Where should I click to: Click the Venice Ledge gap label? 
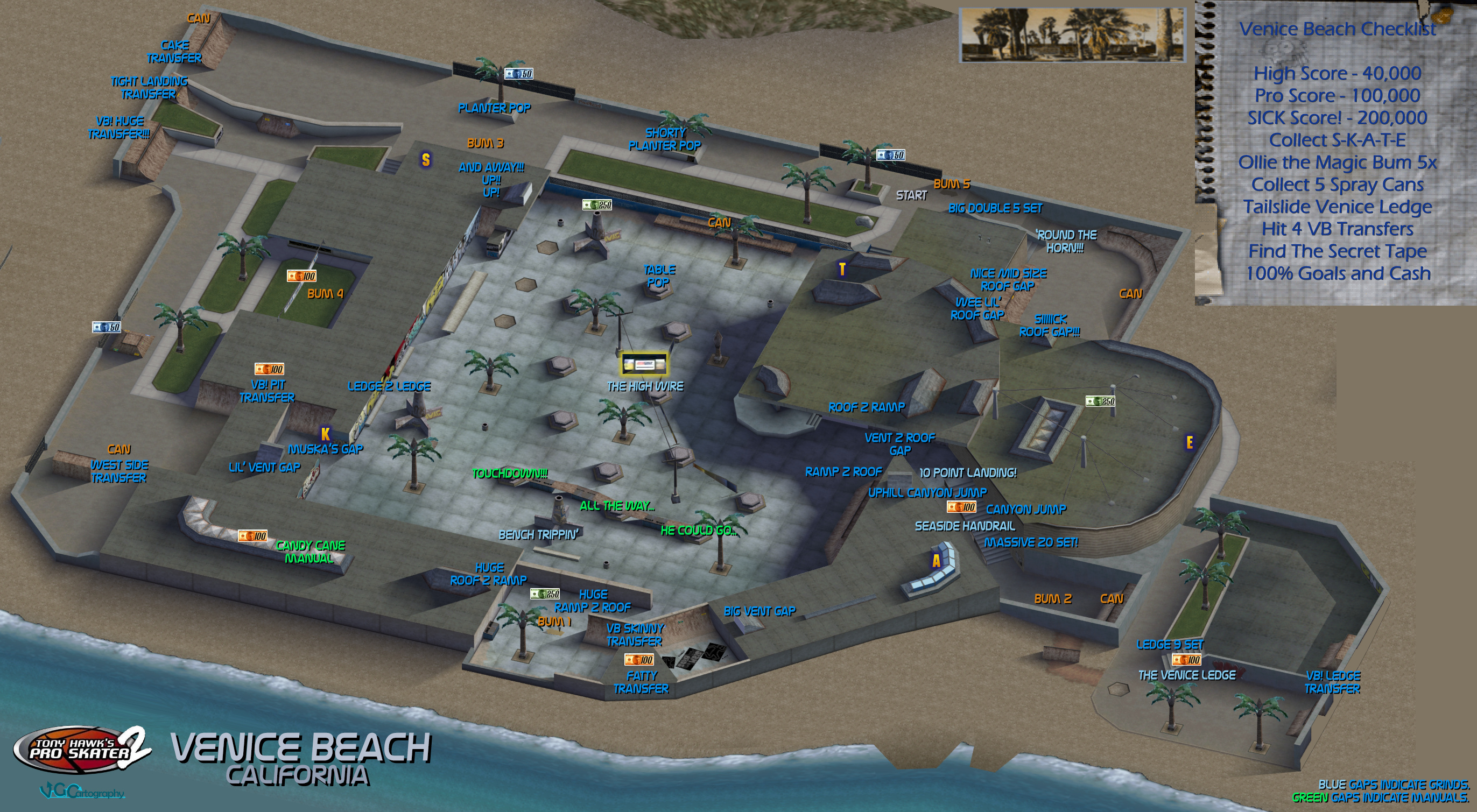pos(1186,675)
